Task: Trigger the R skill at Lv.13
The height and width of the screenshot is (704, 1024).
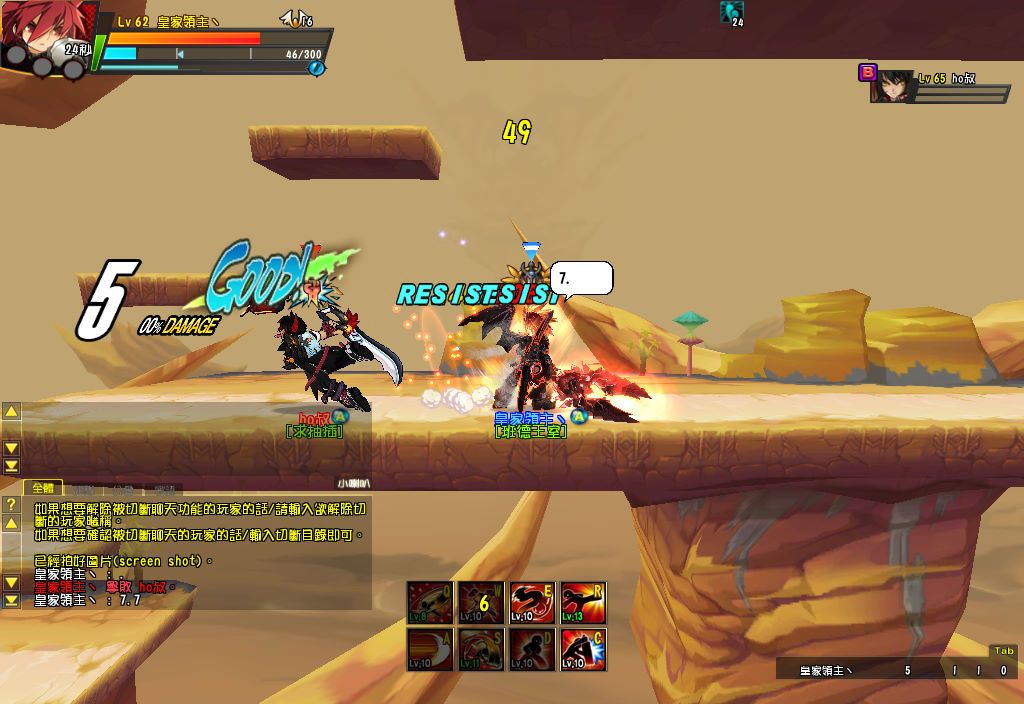Action: 583,603
